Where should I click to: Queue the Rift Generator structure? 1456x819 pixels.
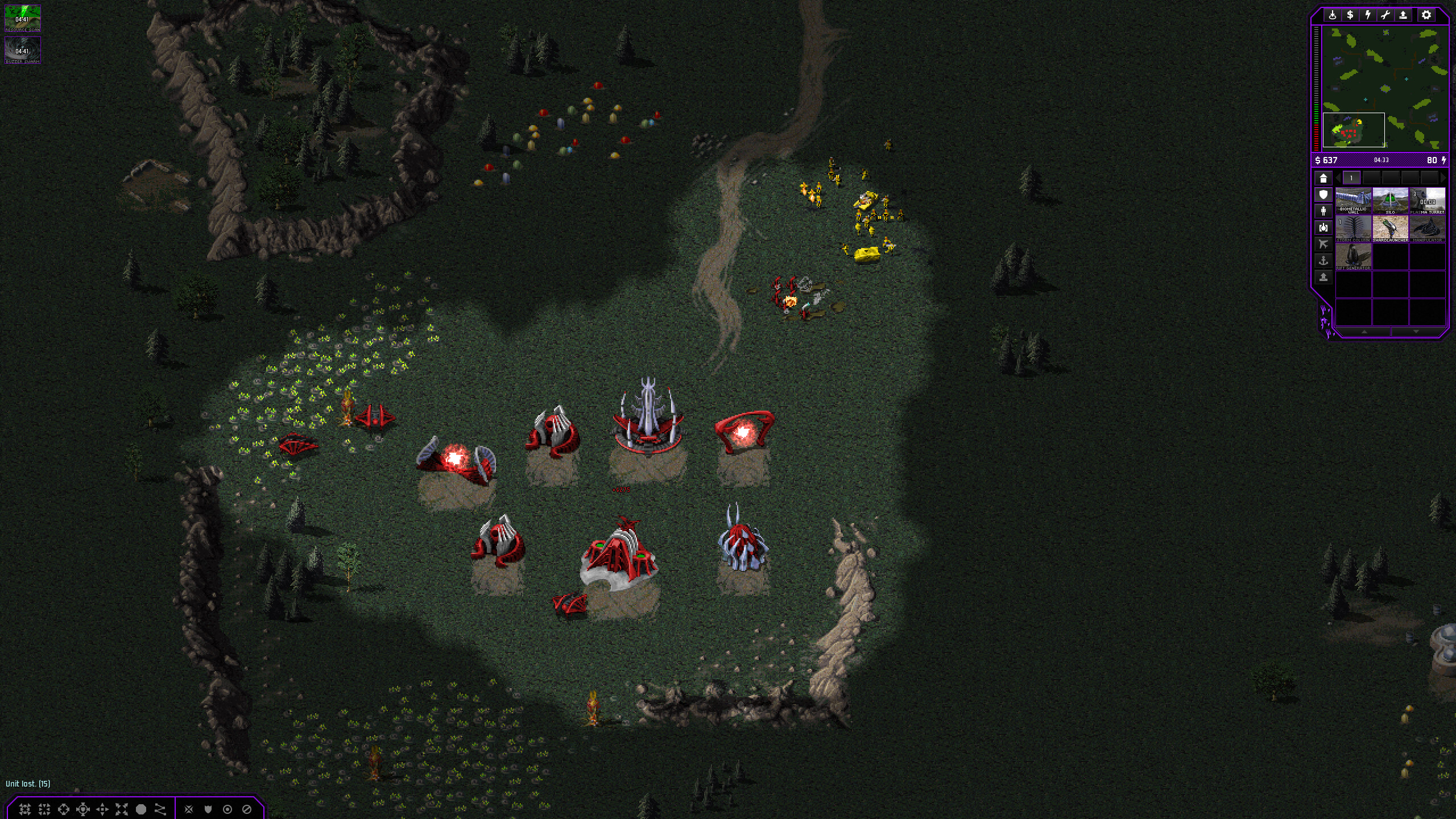1353,257
